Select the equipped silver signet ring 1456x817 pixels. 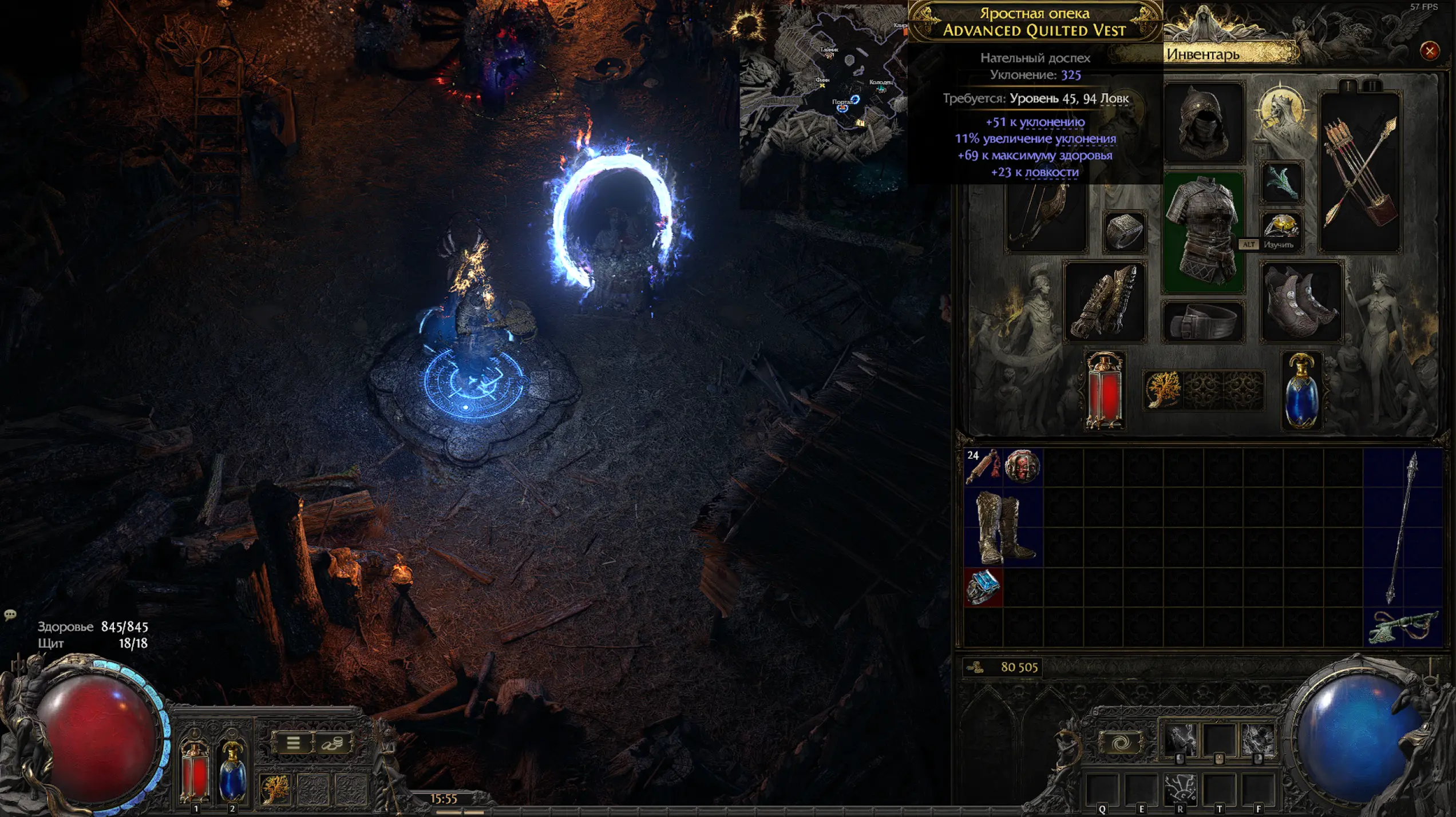coord(1124,232)
